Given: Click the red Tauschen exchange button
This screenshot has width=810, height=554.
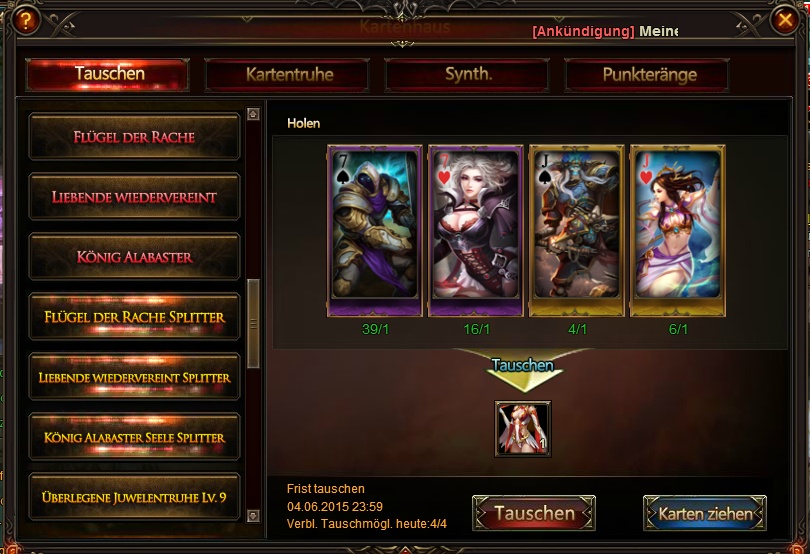Looking at the screenshot, I should 534,514.
